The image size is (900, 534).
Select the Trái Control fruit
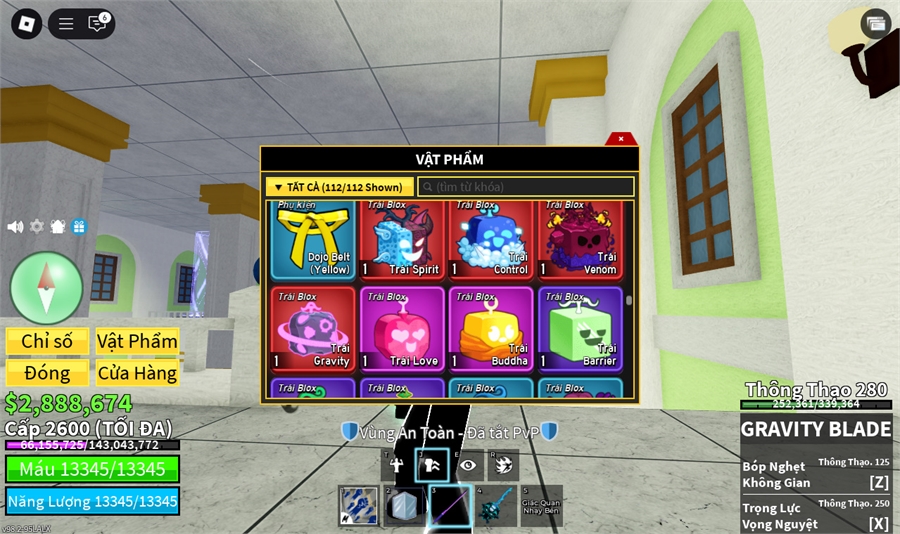[x=490, y=240]
